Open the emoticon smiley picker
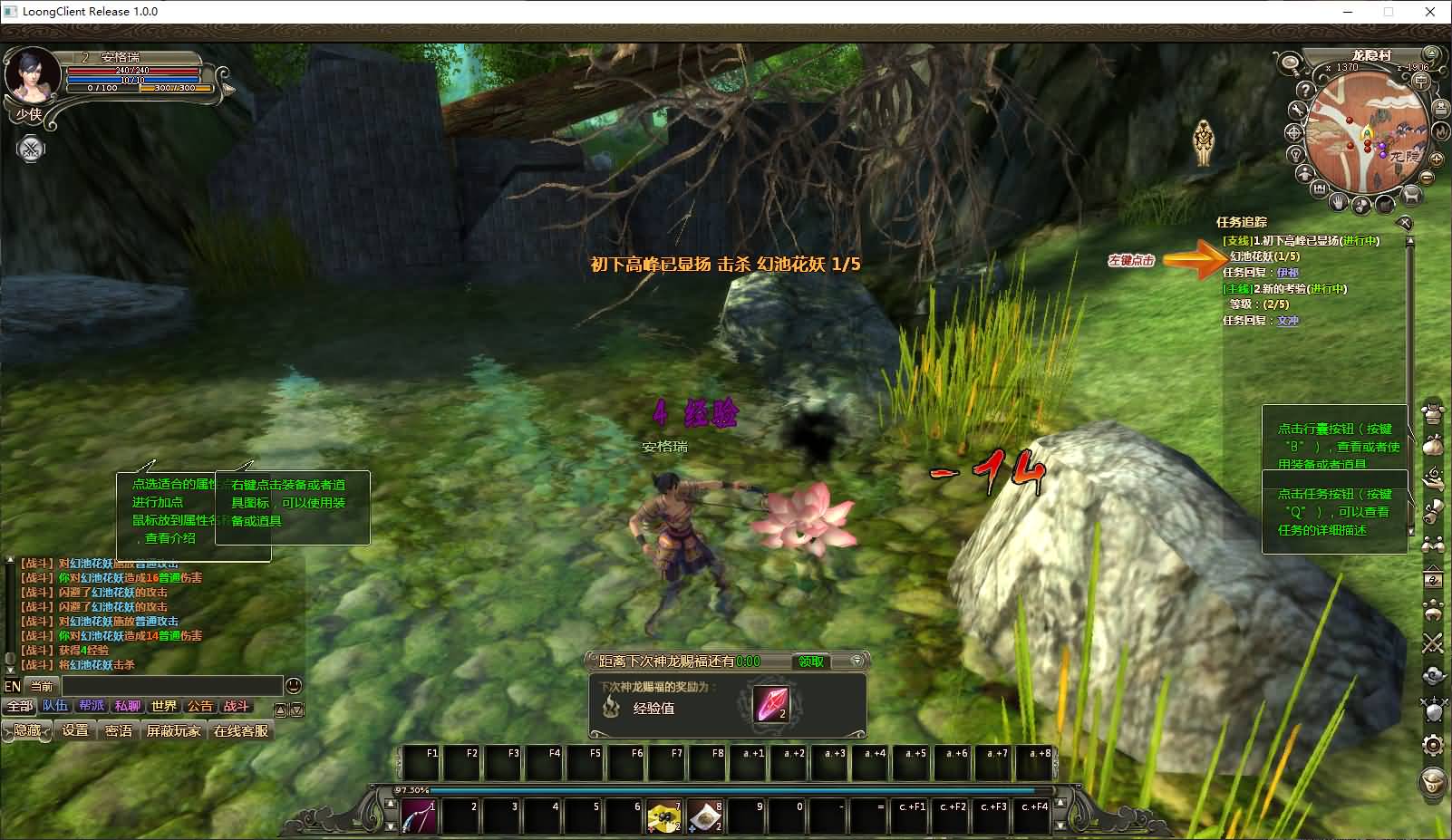 pos(294,686)
